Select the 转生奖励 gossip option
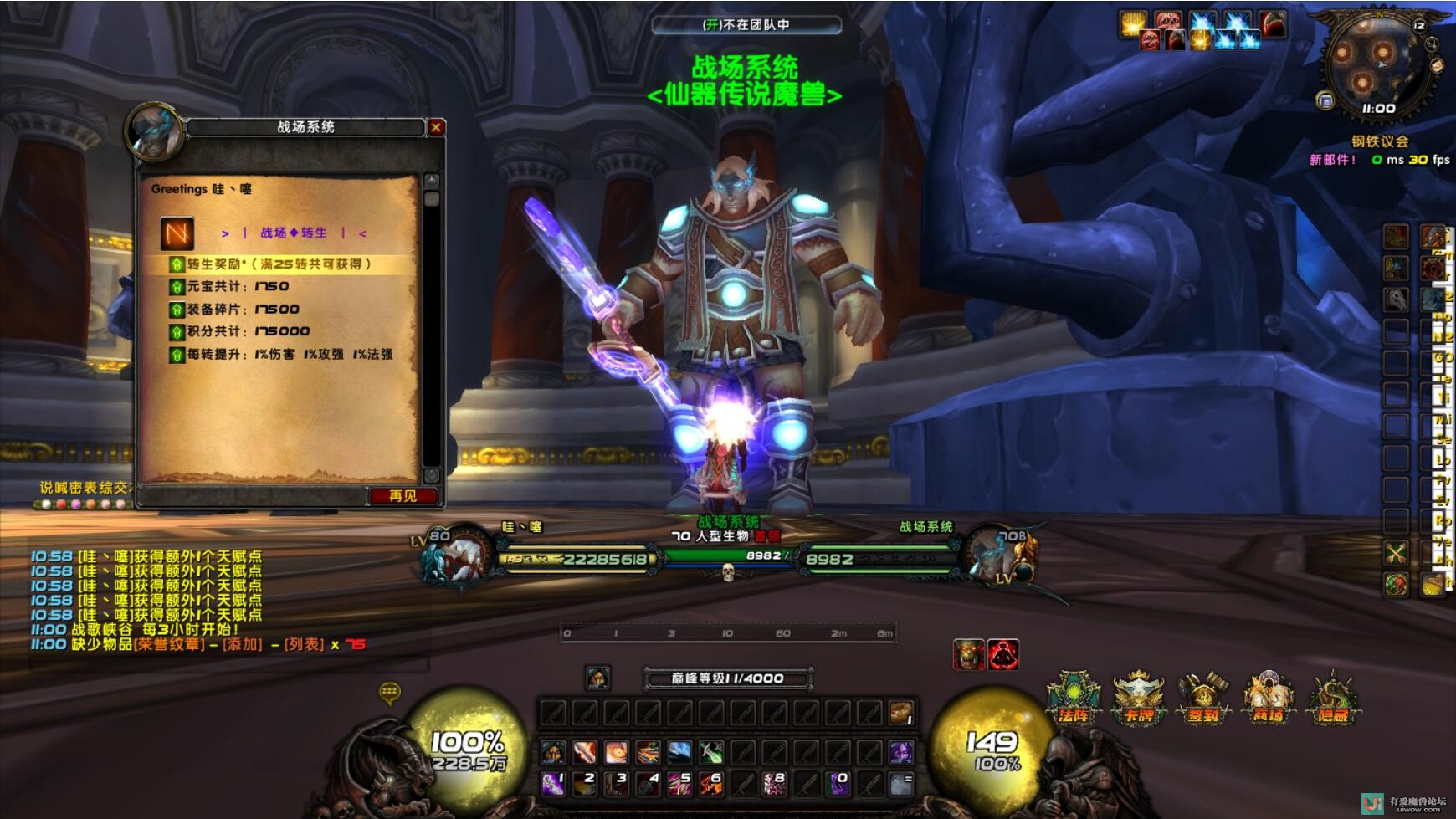 pos(278,264)
